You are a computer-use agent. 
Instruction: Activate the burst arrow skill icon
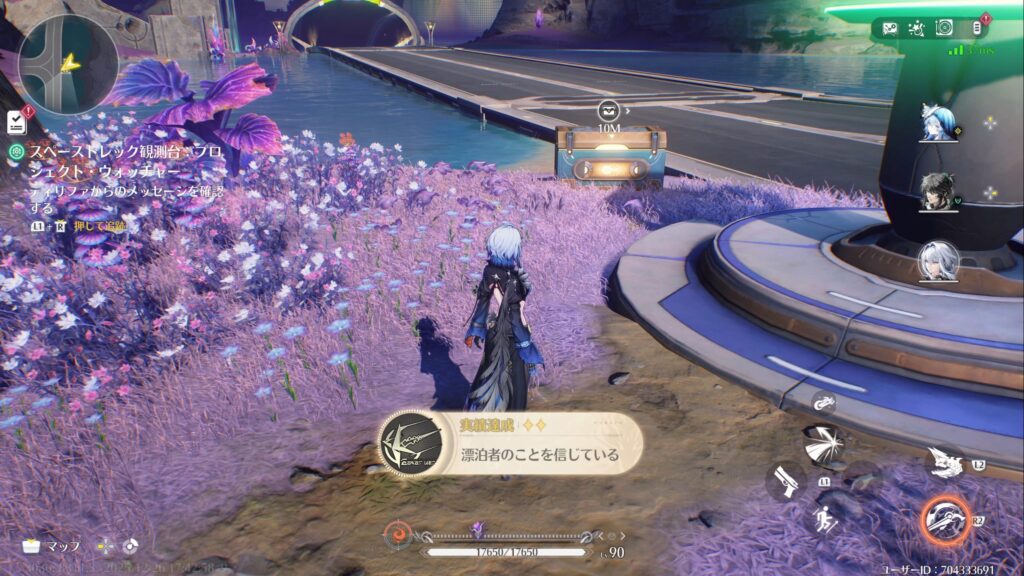[824, 445]
